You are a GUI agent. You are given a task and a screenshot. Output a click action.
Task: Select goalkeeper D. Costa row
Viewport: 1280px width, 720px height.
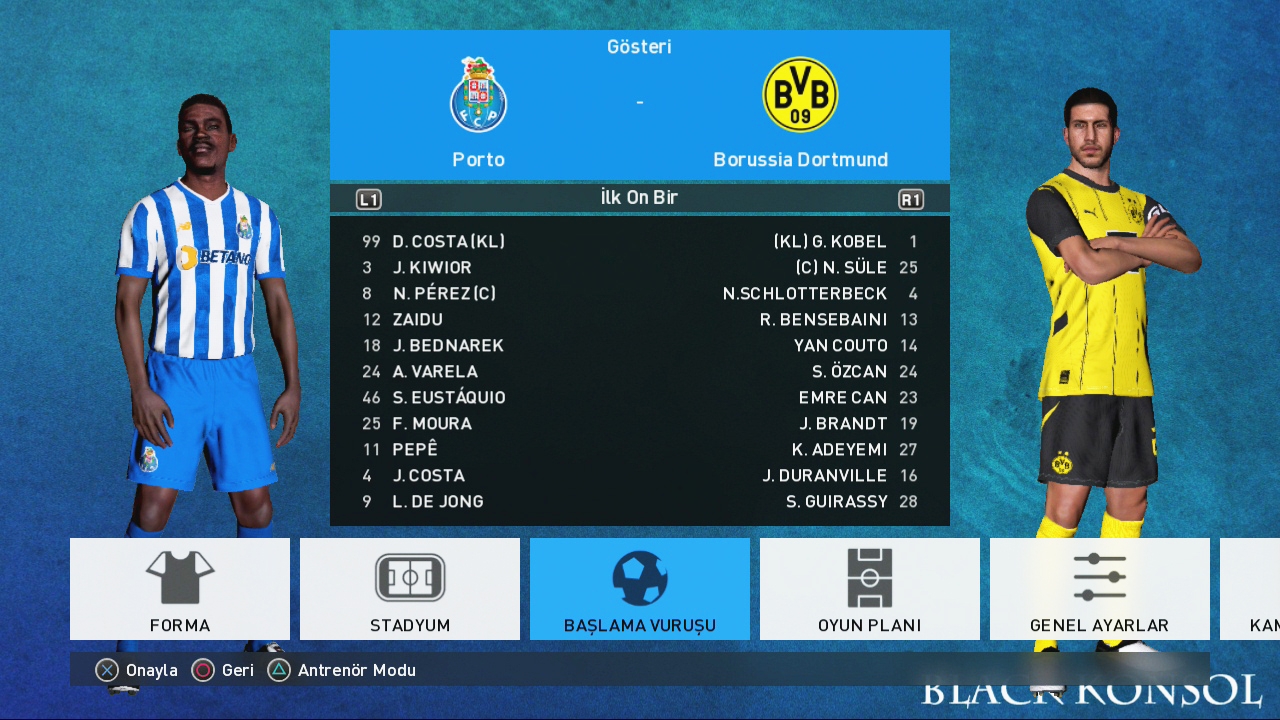coord(448,242)
